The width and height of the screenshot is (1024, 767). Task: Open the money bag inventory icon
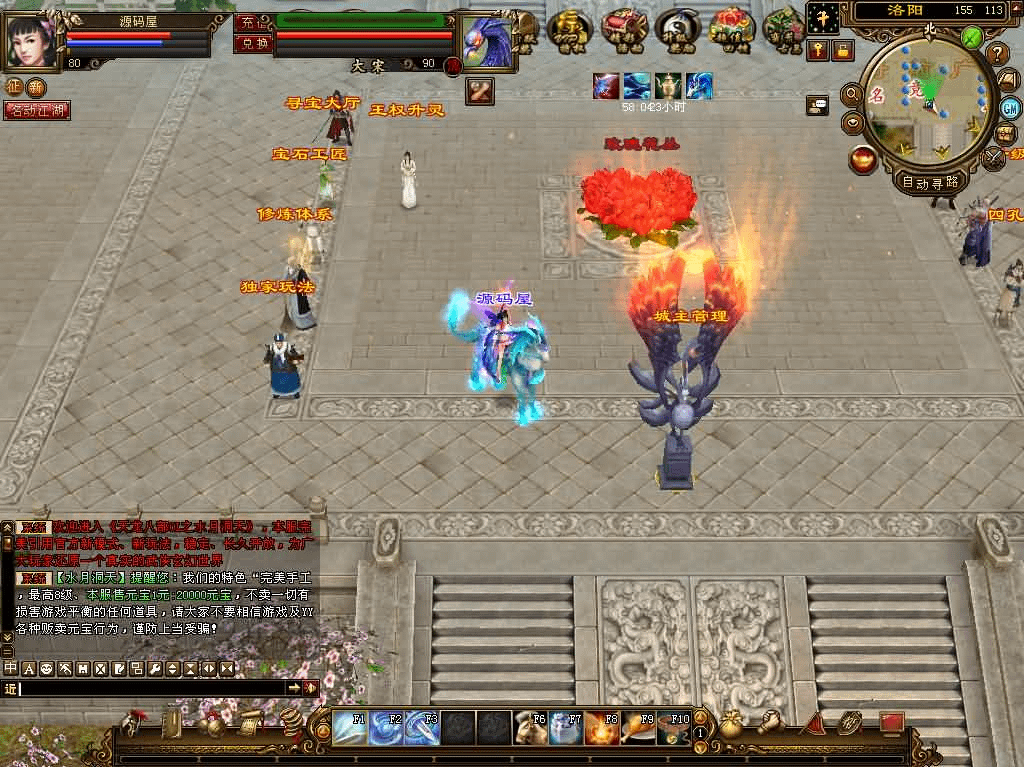[x=732, y=724]
